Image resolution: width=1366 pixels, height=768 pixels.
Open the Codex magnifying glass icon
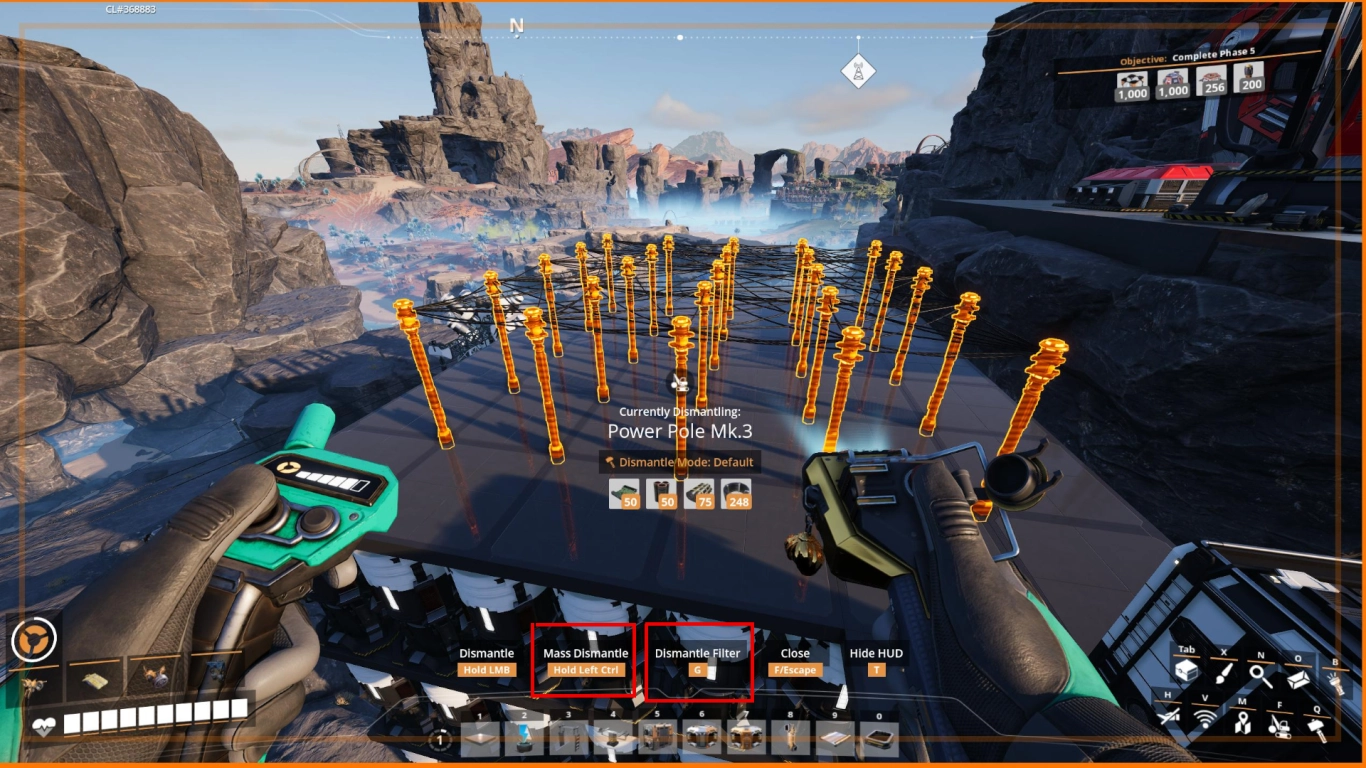(x=1260, y=675)
